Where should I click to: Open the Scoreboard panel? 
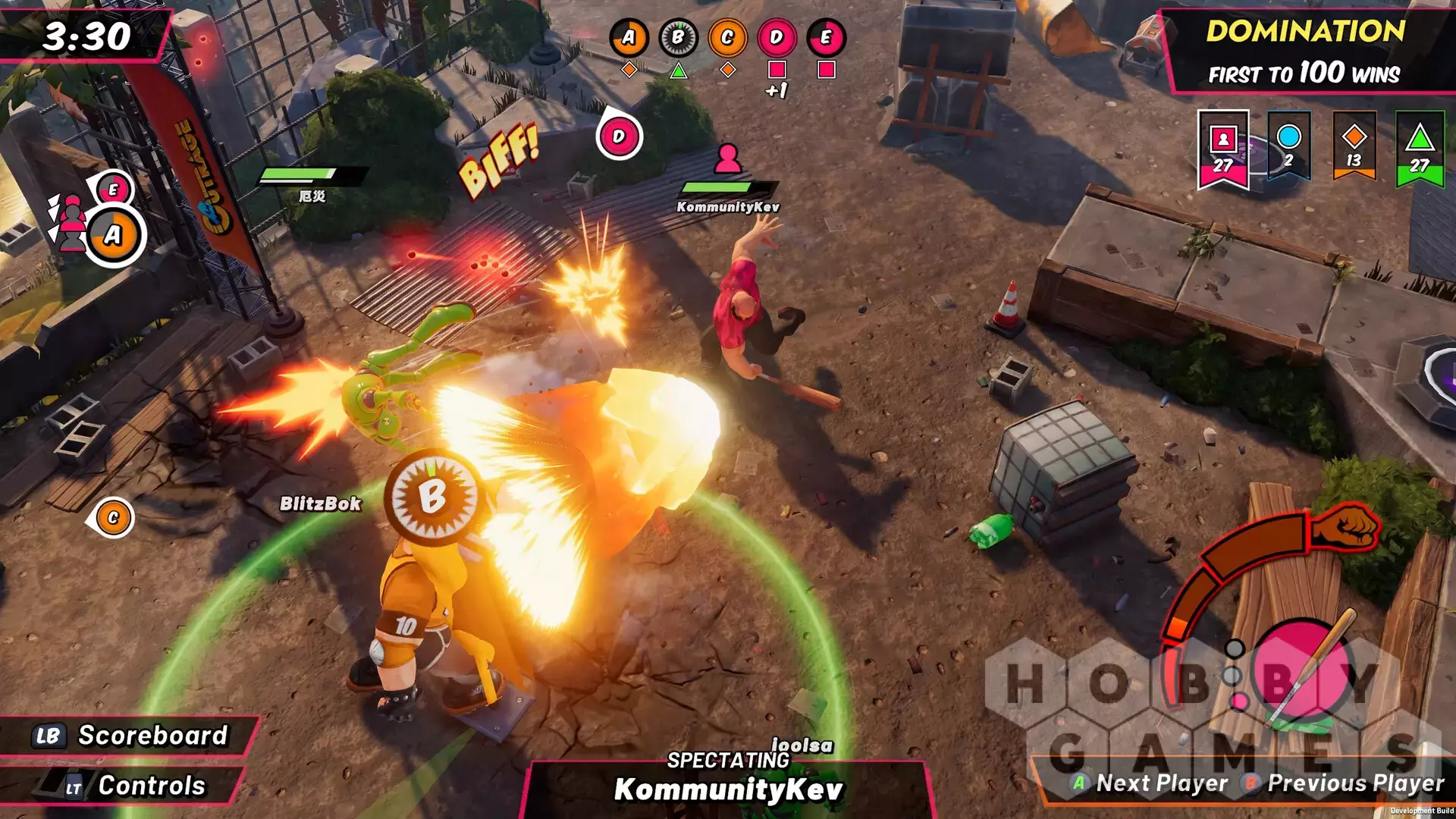pyautogui.click(x=130, y=736)
